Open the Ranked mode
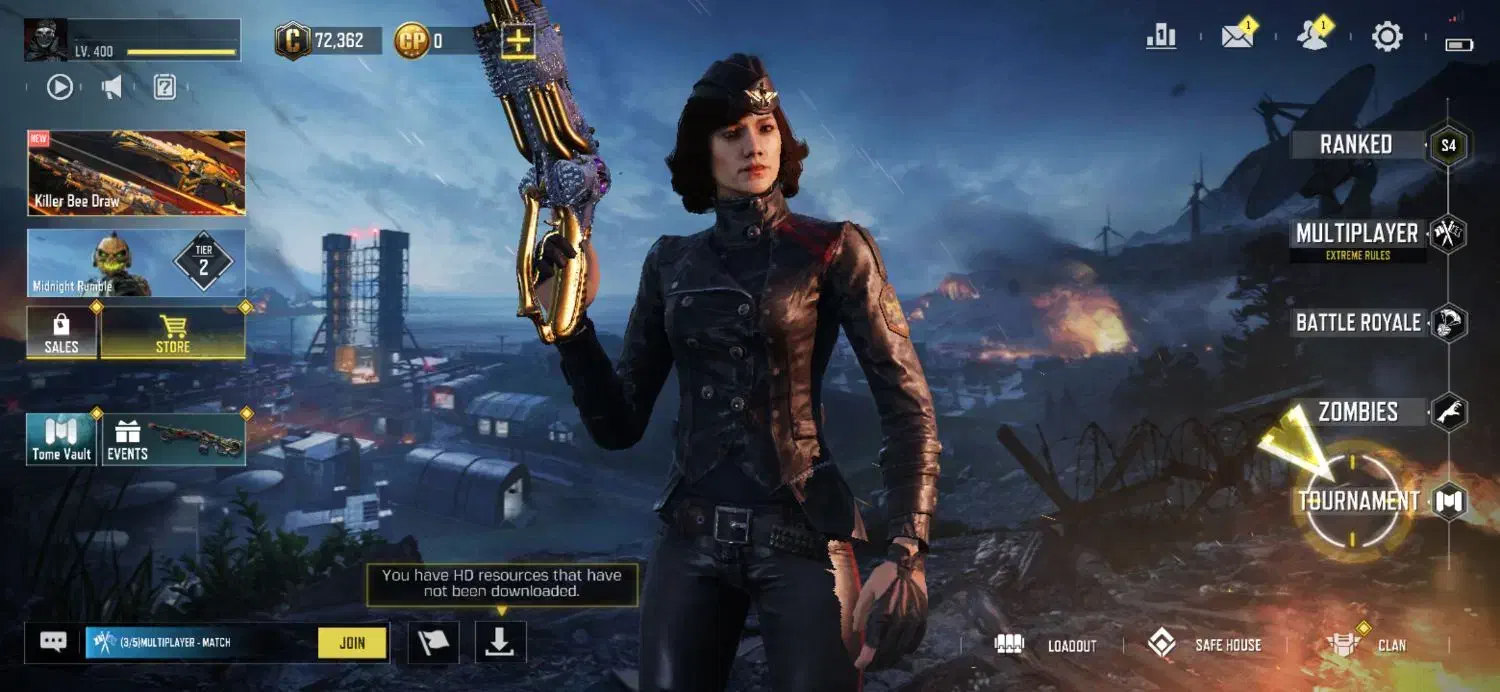Viewport: 1500px width, 692px height. (1356, 145)
